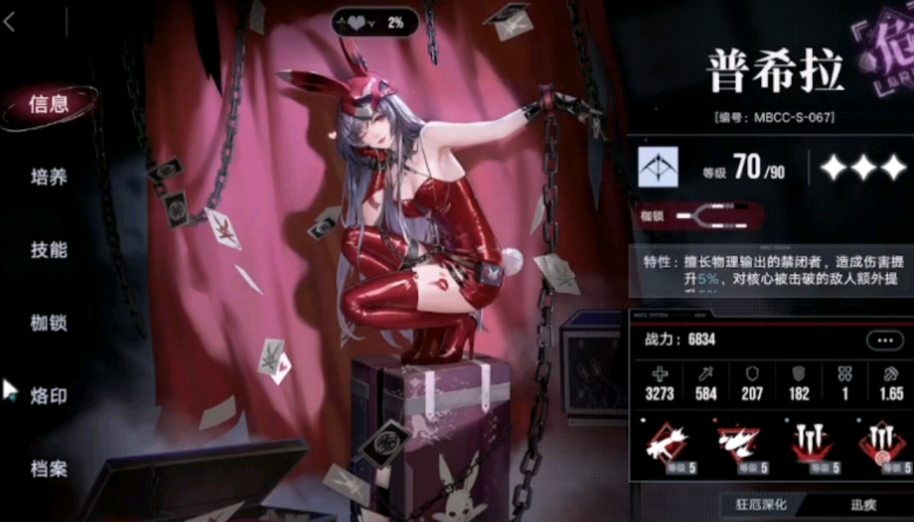Screen dimensions: 914x522
Task: Open the 档案 archive tab
Action: coord(49,468)
